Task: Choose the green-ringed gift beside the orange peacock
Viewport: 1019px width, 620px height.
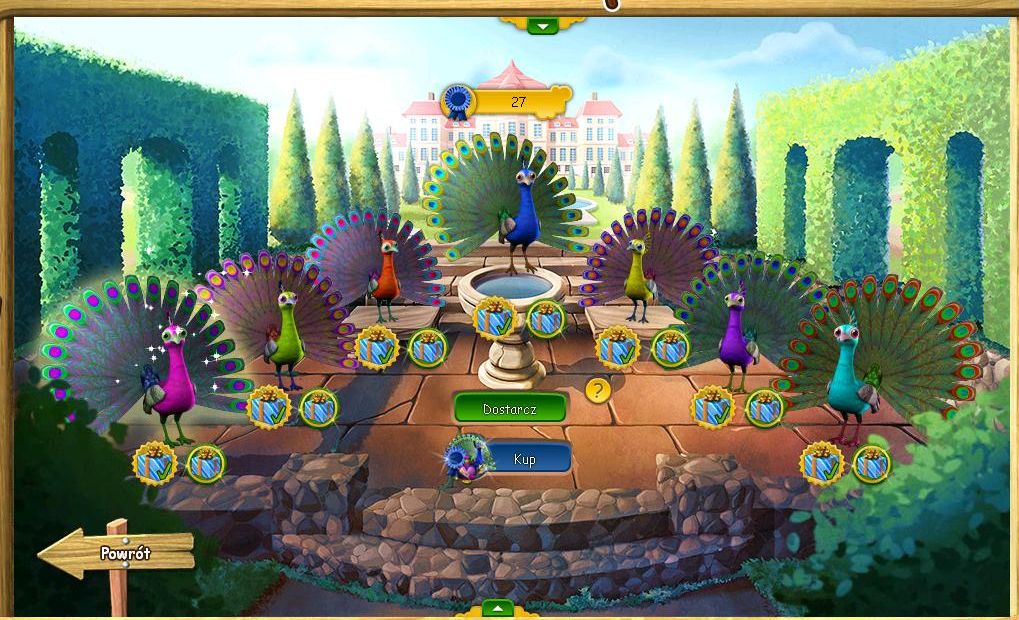Action: point(428,348)
